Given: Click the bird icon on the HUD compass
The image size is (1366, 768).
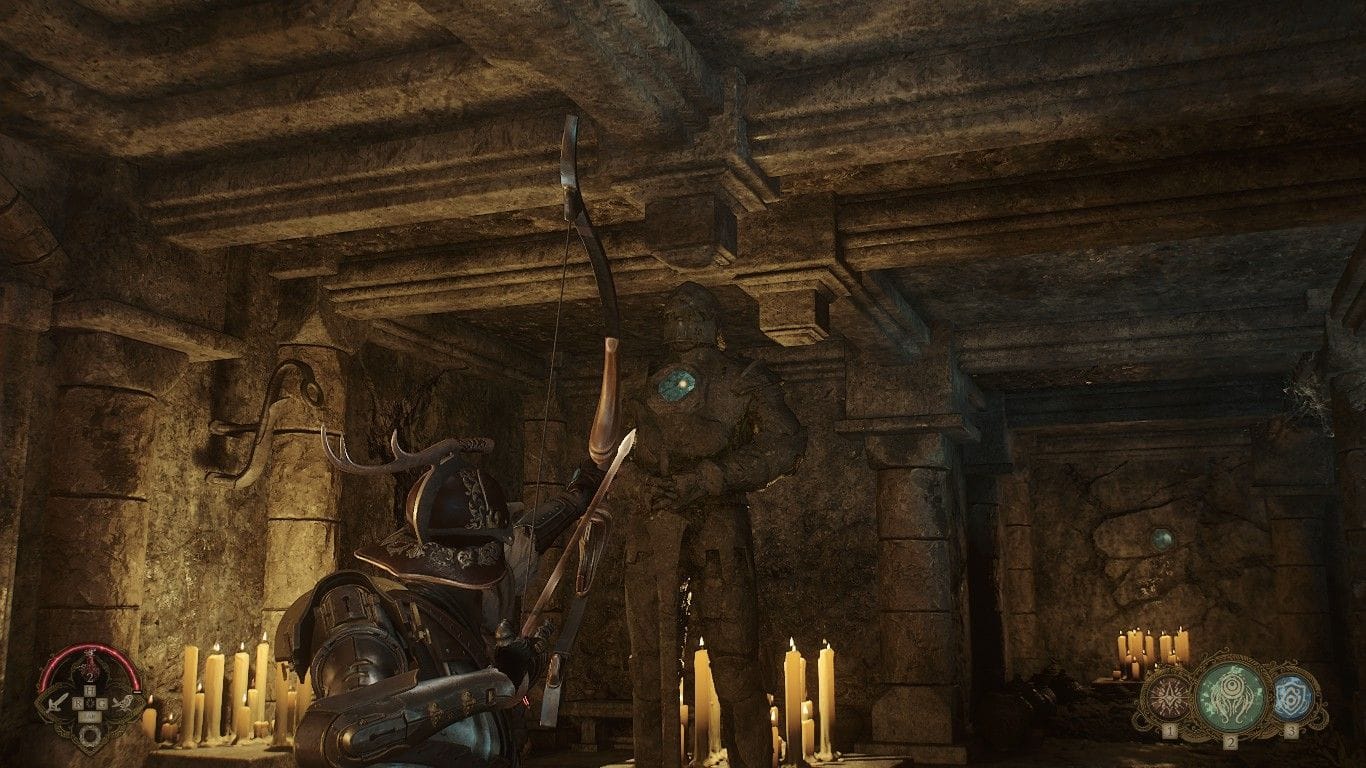Looking at the screenshot, I should pyautogui.click(x=125, y=703).
